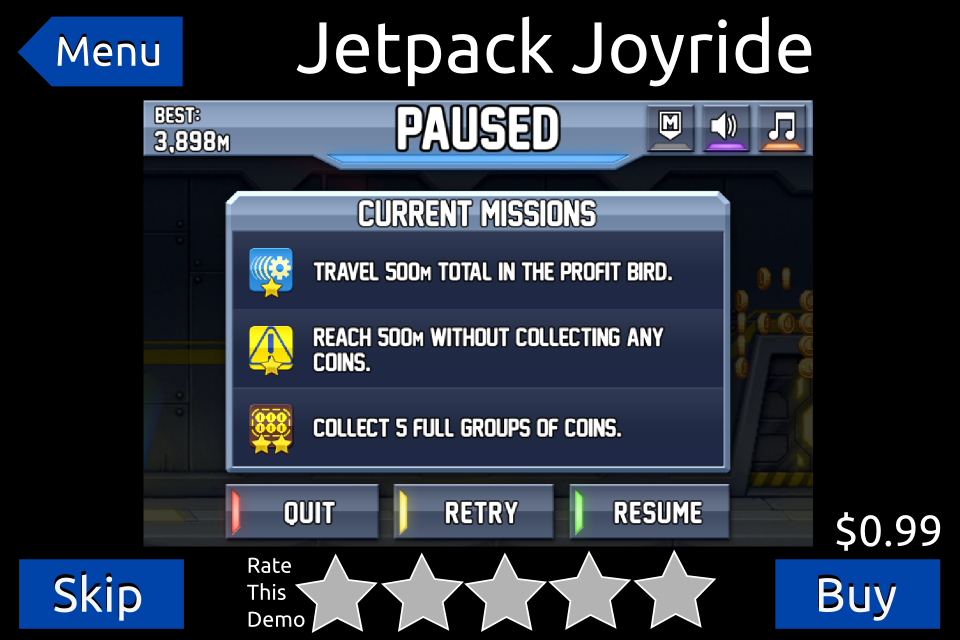Skip this demo
Viewport: 960px width, 640px height.
(x=101, y=594)
